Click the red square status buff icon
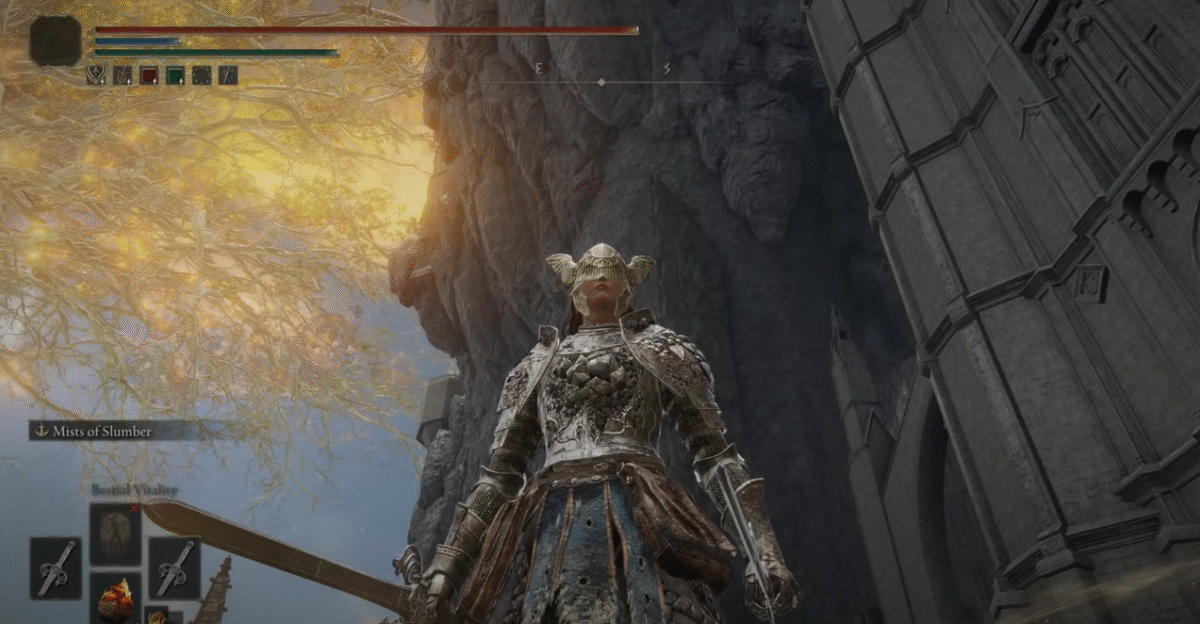The image size is (1200, 624). click(x=149, y=75)
